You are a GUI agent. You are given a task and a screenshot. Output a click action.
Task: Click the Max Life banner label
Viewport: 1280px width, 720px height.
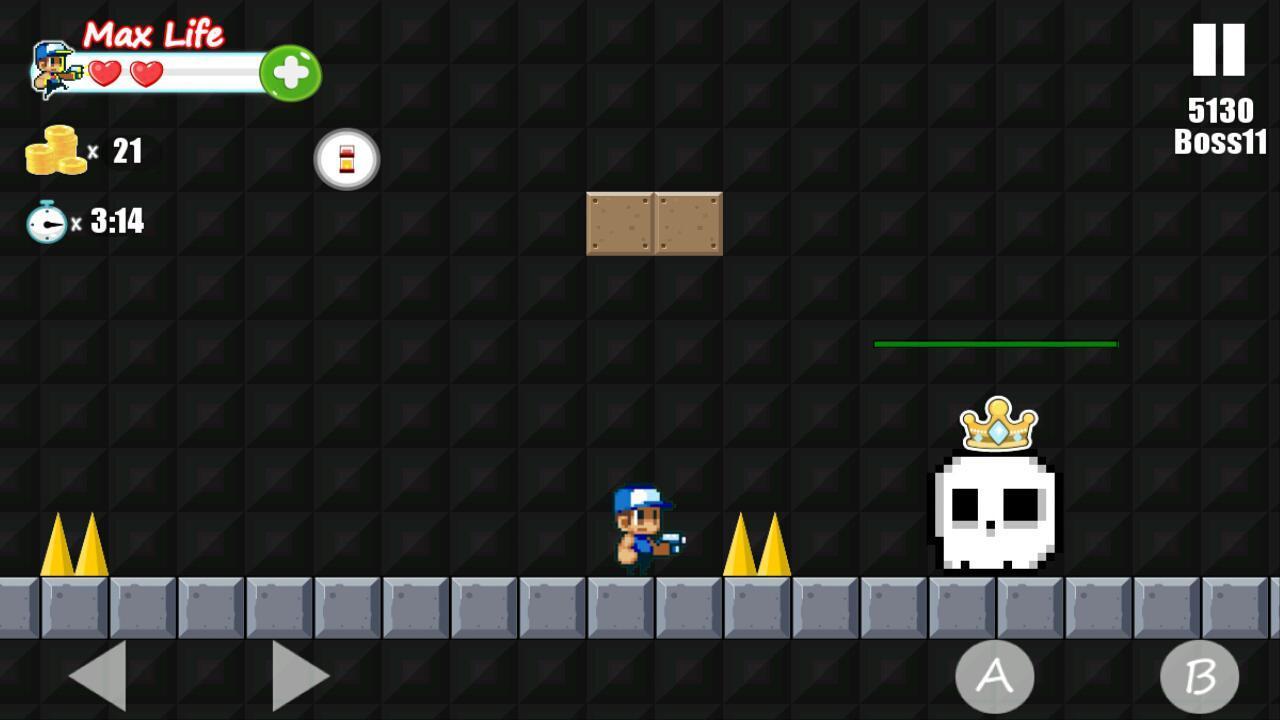point(155,33)
